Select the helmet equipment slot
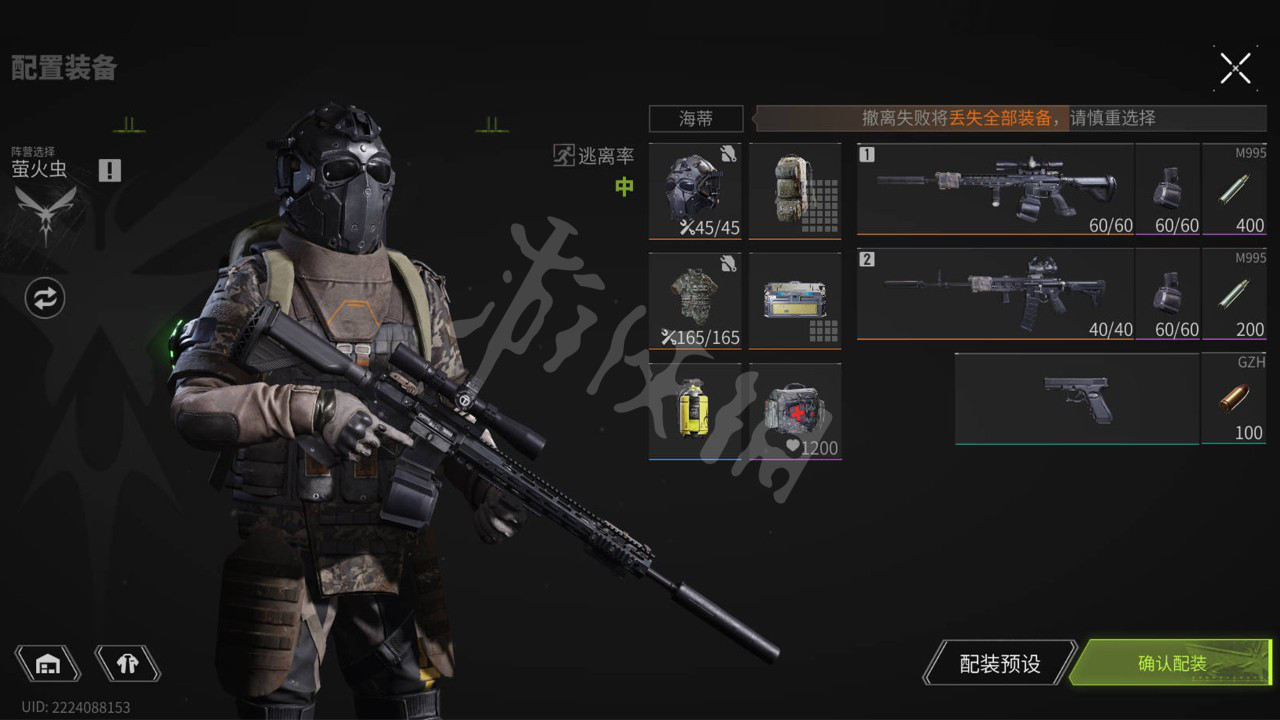Image resolution: width=1280 pixels, height=720 pixels. (695, 190)
